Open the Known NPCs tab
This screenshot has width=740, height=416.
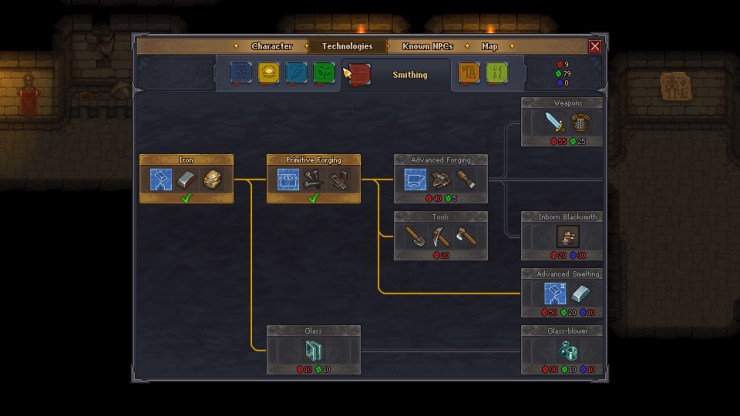429,46
